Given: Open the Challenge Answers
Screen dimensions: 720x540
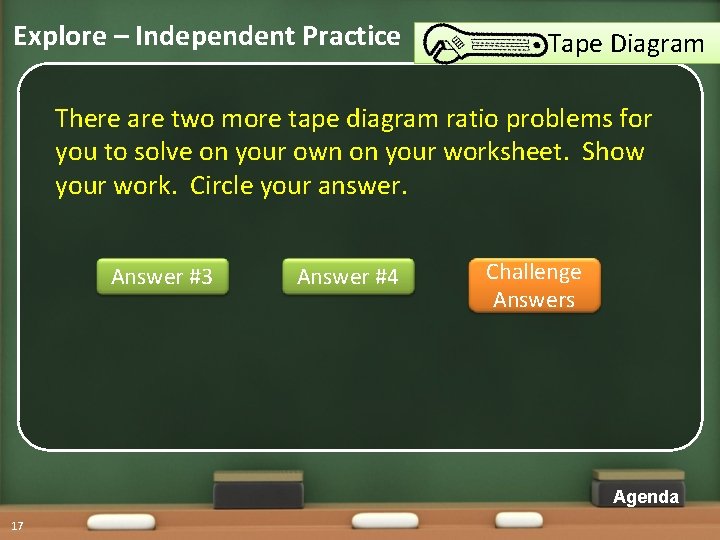Looking at the screenshot, I should [x=534, y=286].
